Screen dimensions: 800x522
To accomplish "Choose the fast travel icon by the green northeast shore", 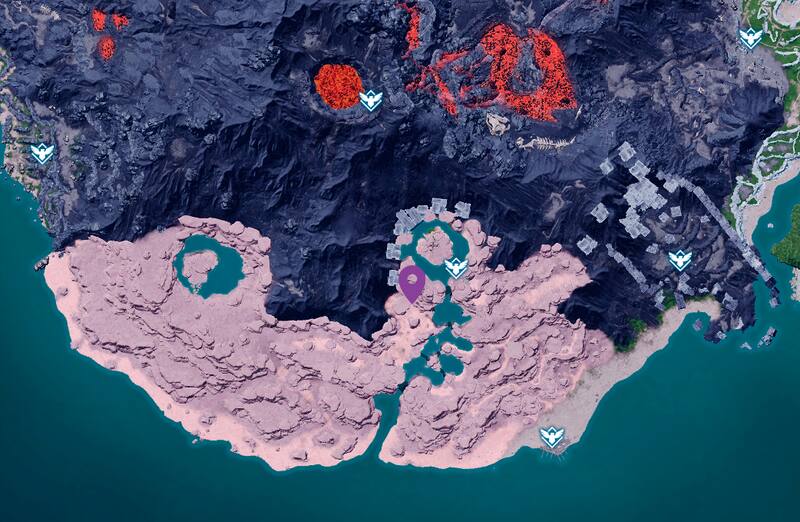I will [x=750, y=38].
